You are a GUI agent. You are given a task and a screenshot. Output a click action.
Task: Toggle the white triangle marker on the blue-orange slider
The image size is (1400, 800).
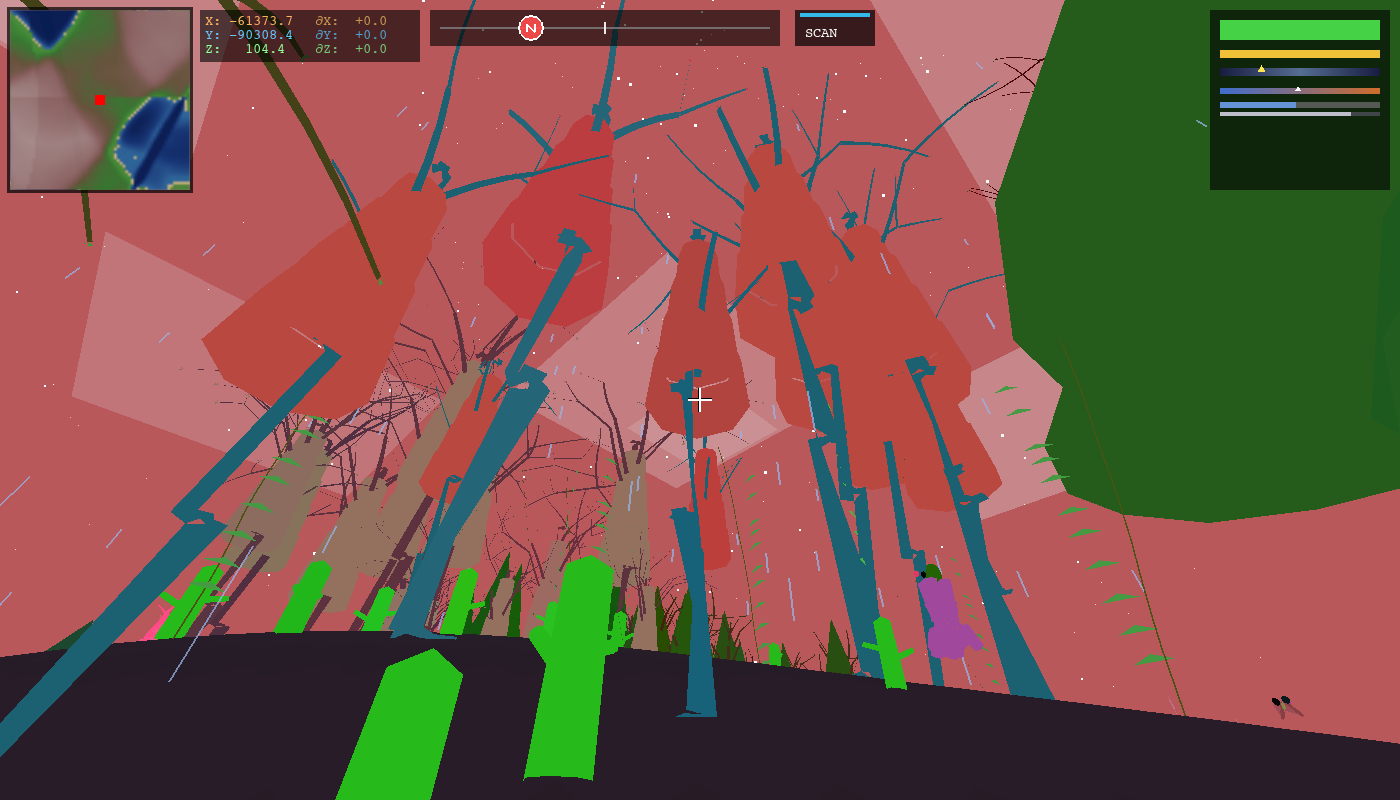click(x=1298, y=89)
